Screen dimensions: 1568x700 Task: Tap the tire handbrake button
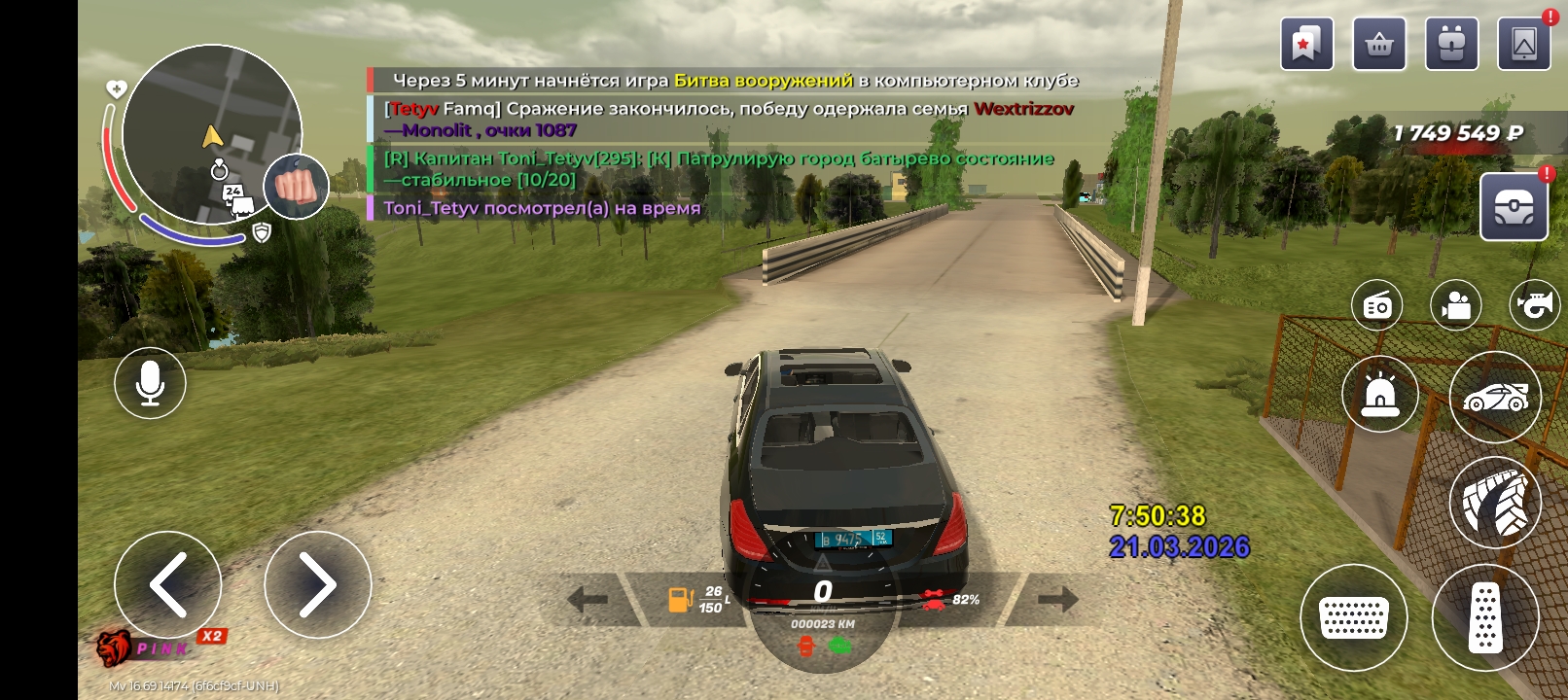(x=1495, y=502)
